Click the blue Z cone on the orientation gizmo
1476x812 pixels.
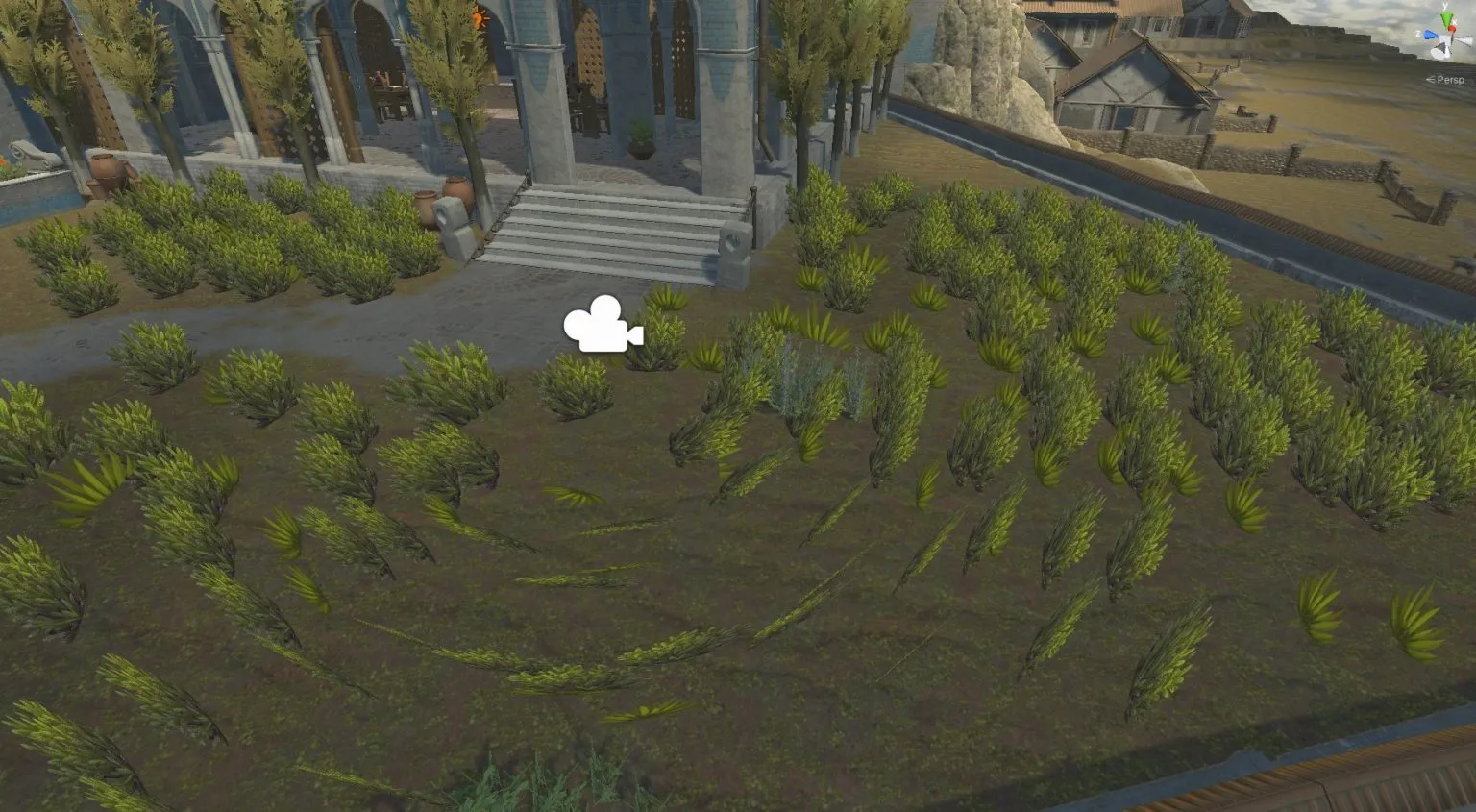[1430, 35]
